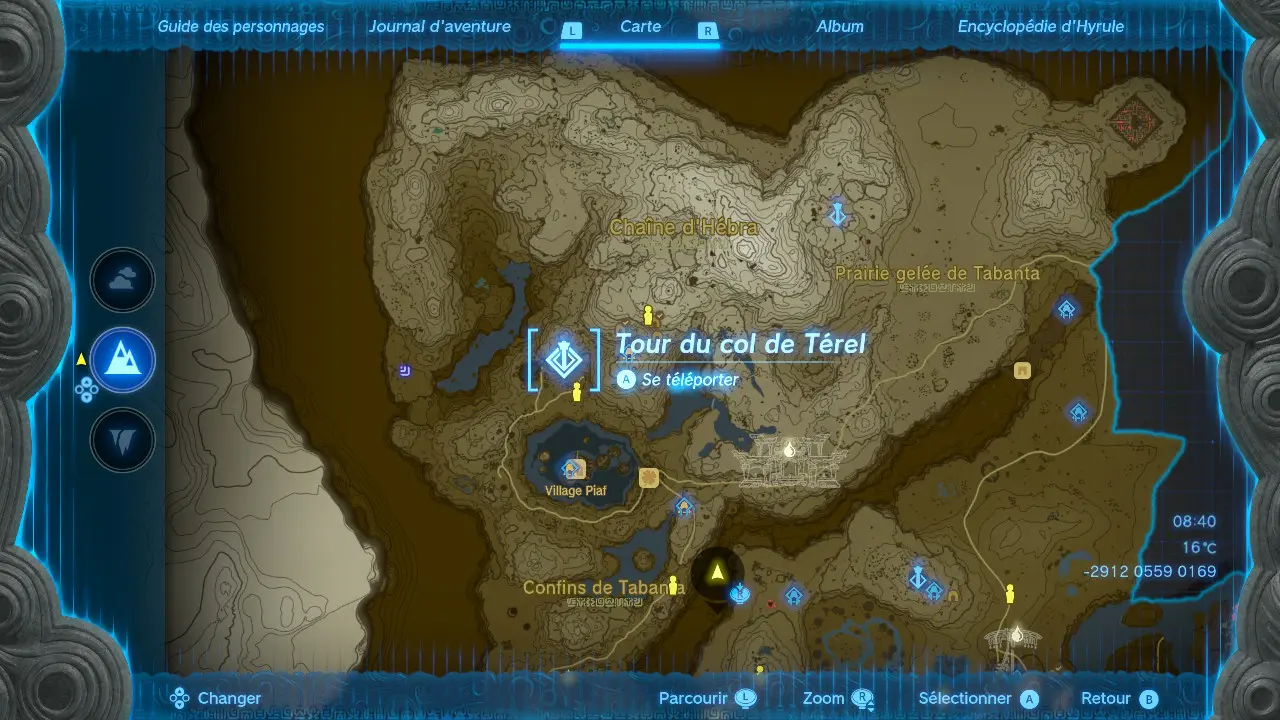
Task: Switch to the Guide des personnages tab
Action: 241,27
